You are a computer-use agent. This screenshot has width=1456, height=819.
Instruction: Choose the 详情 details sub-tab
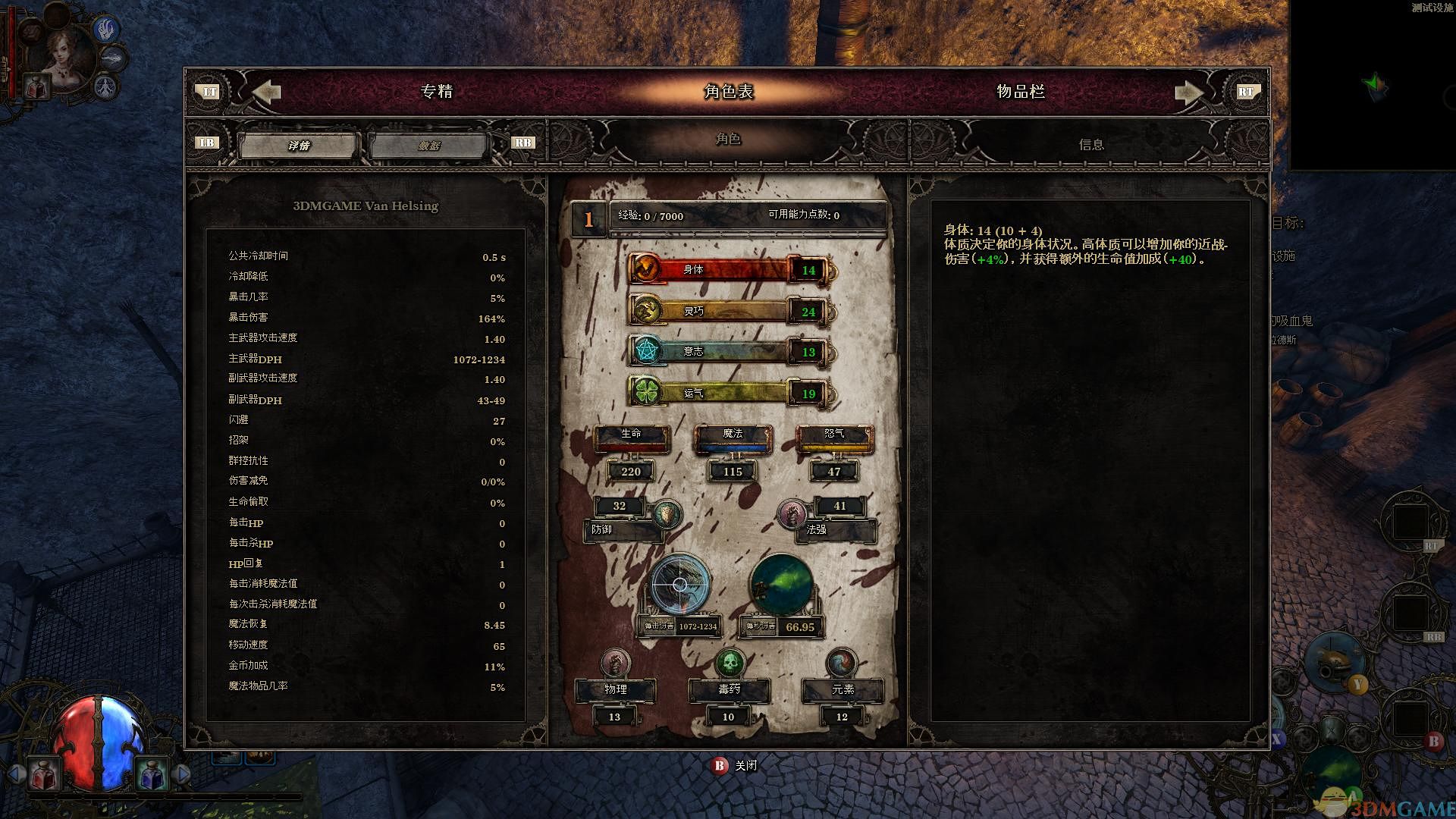click(x=299, y=145)
